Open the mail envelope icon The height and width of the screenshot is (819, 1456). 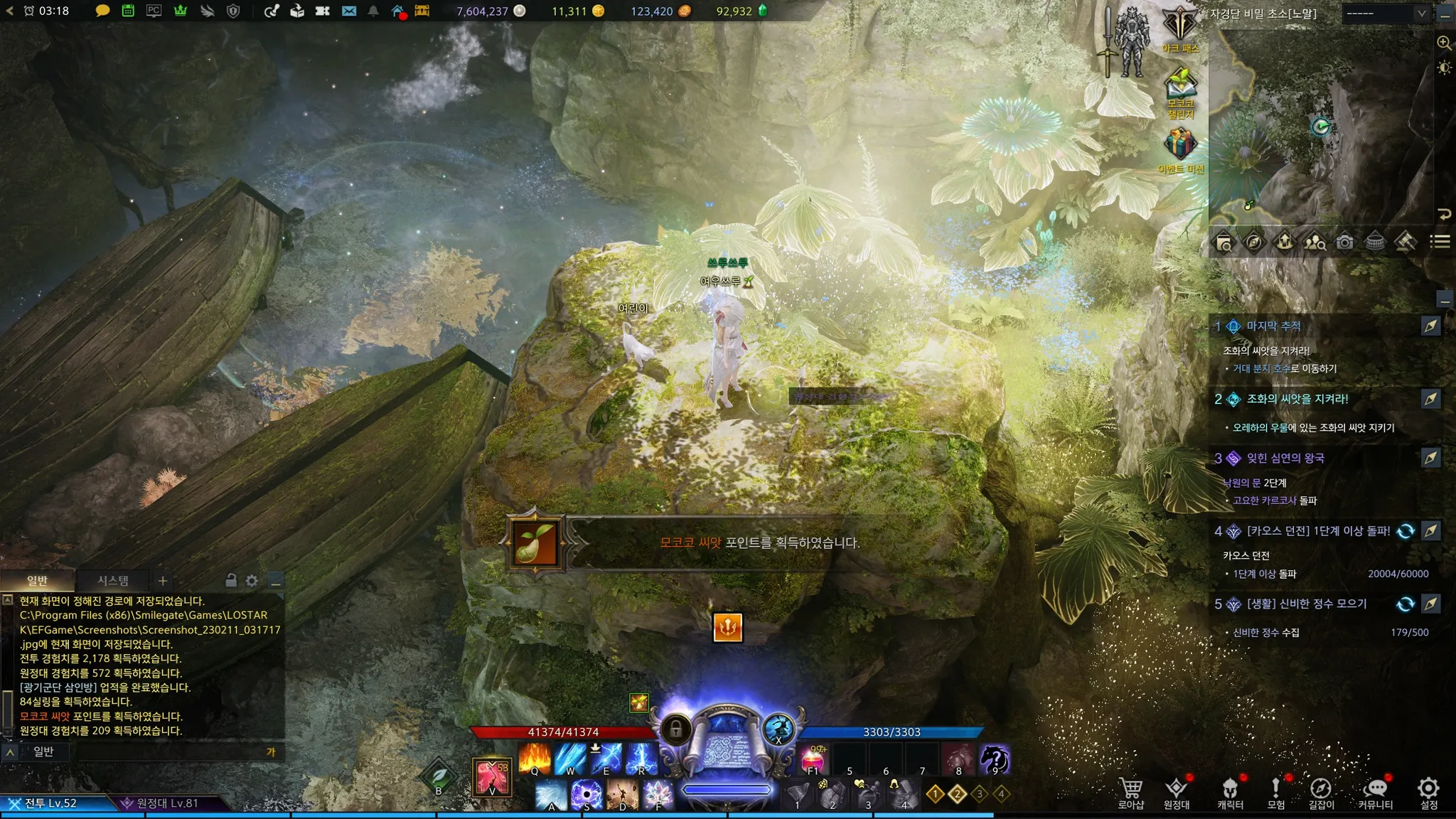(349, 11)
